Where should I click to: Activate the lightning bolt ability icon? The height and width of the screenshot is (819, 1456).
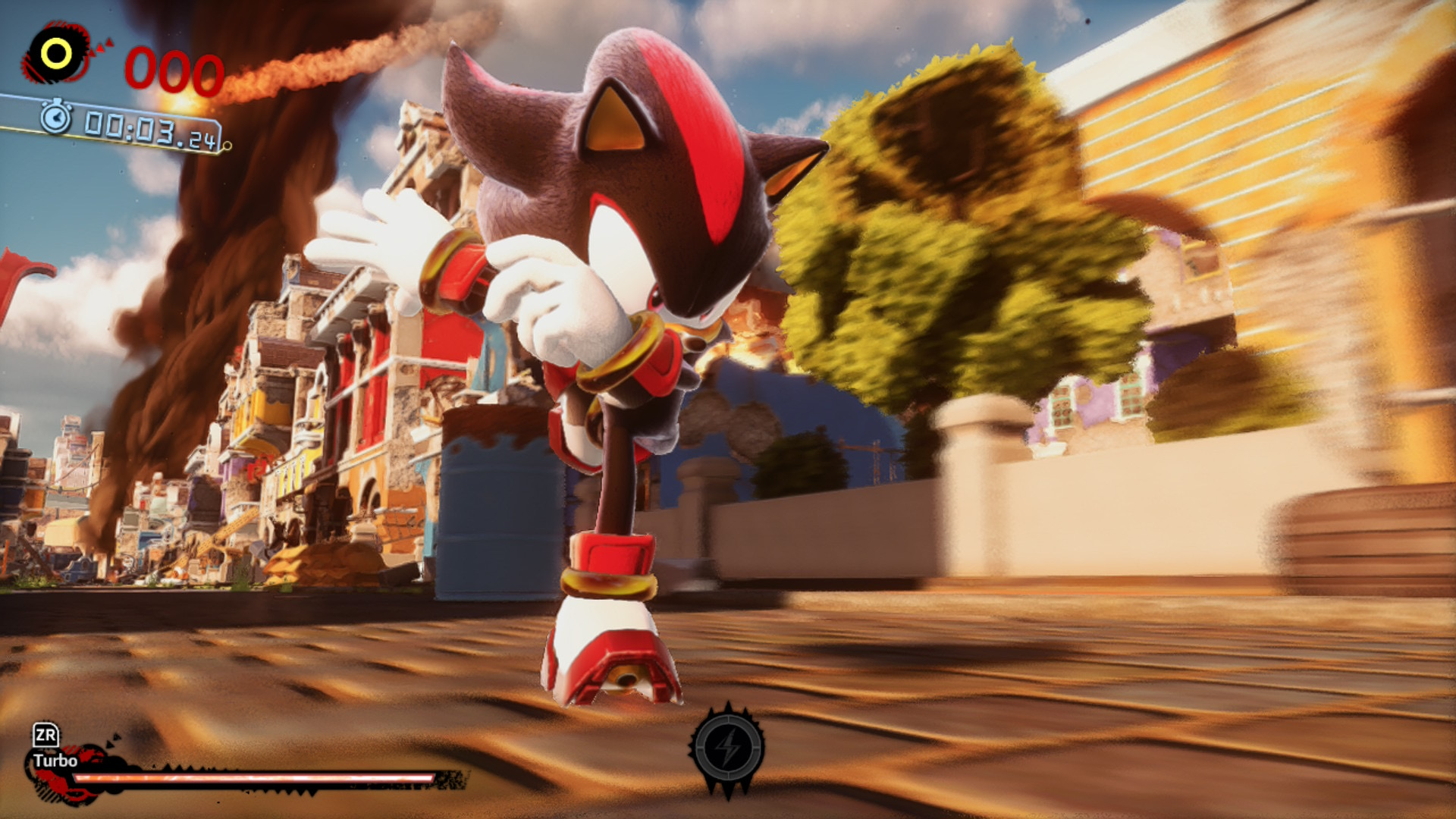(x=728, y=748)
